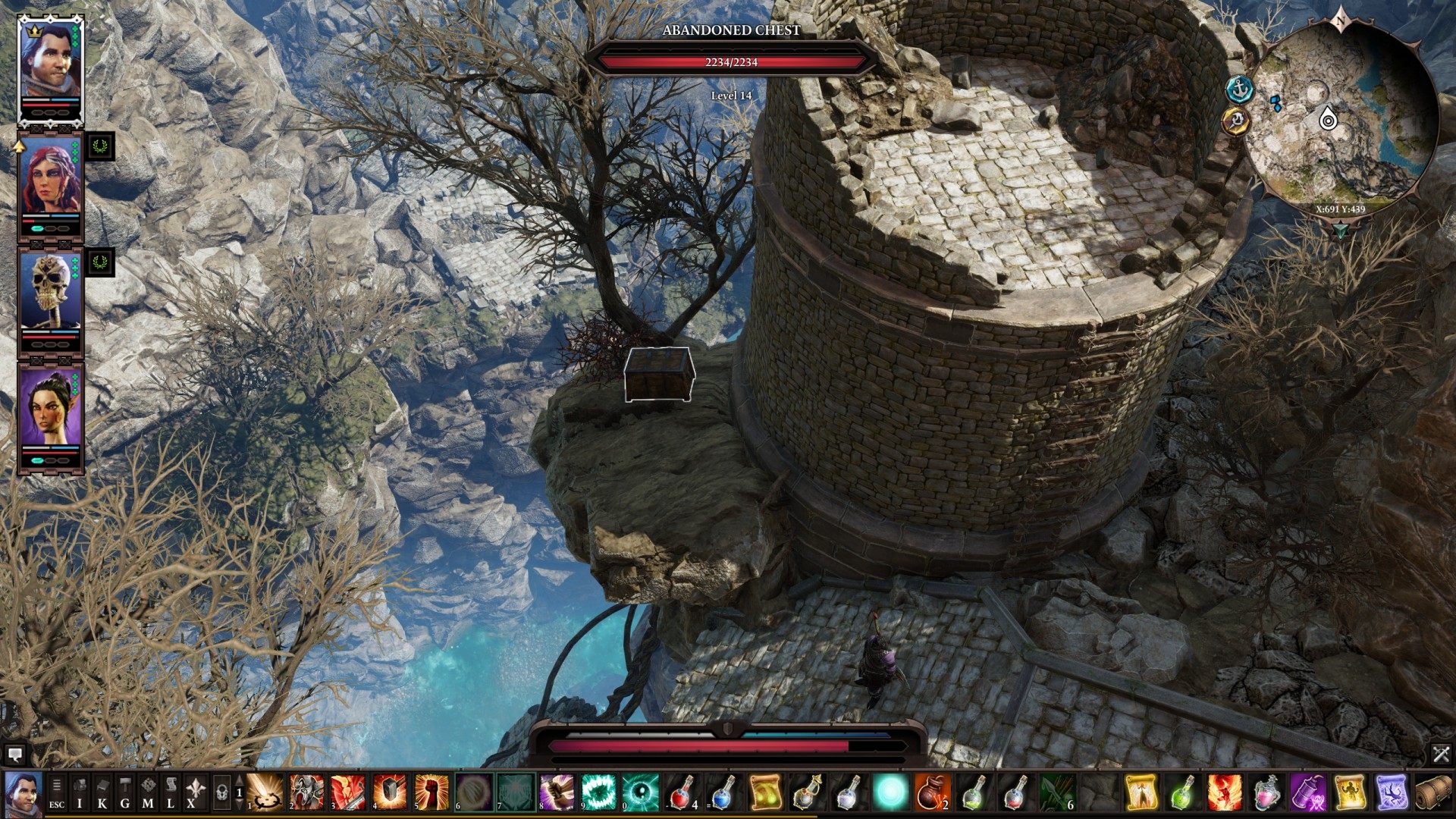
Task: Use the red health potion slot
Action: coord(682,792)
